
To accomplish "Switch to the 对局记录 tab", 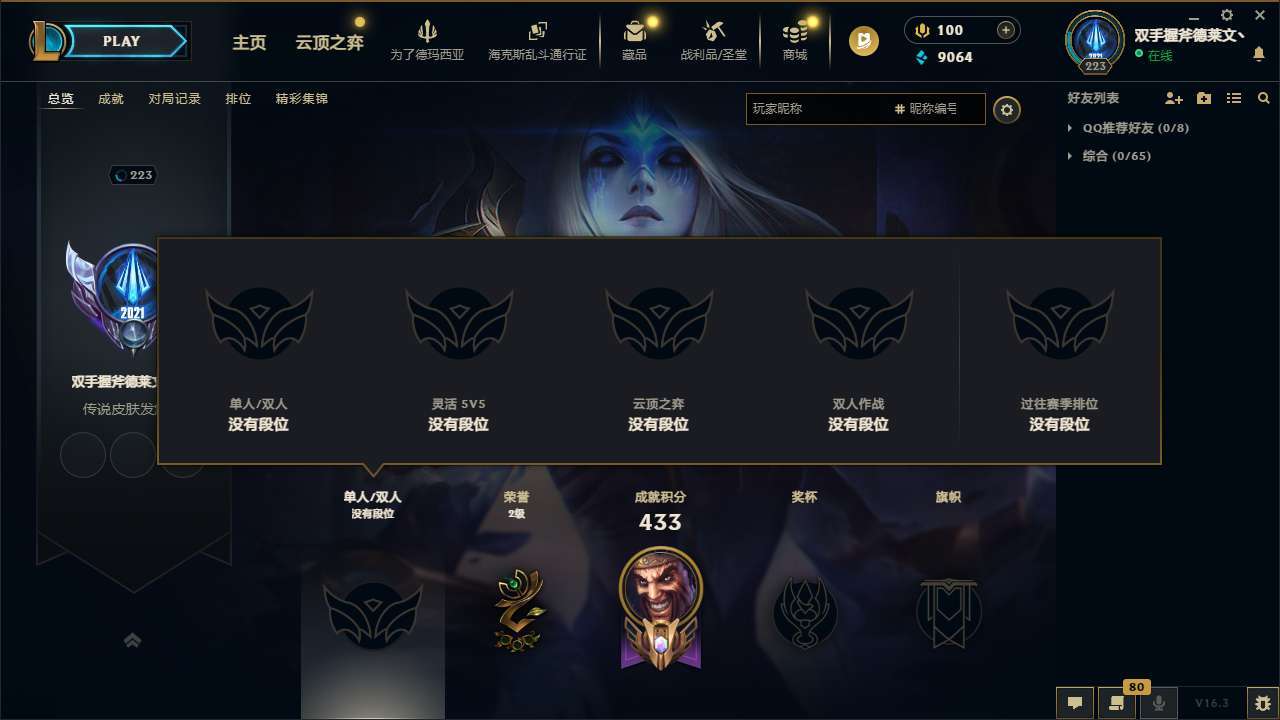I will coord(174,99).
